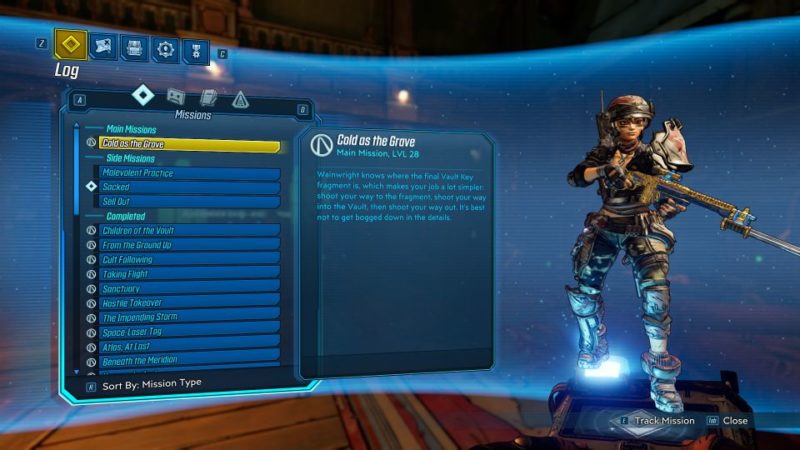Select the Cult Following mission entry
Viewport: 800px width, 450px height.
click(x=190, y=260)
